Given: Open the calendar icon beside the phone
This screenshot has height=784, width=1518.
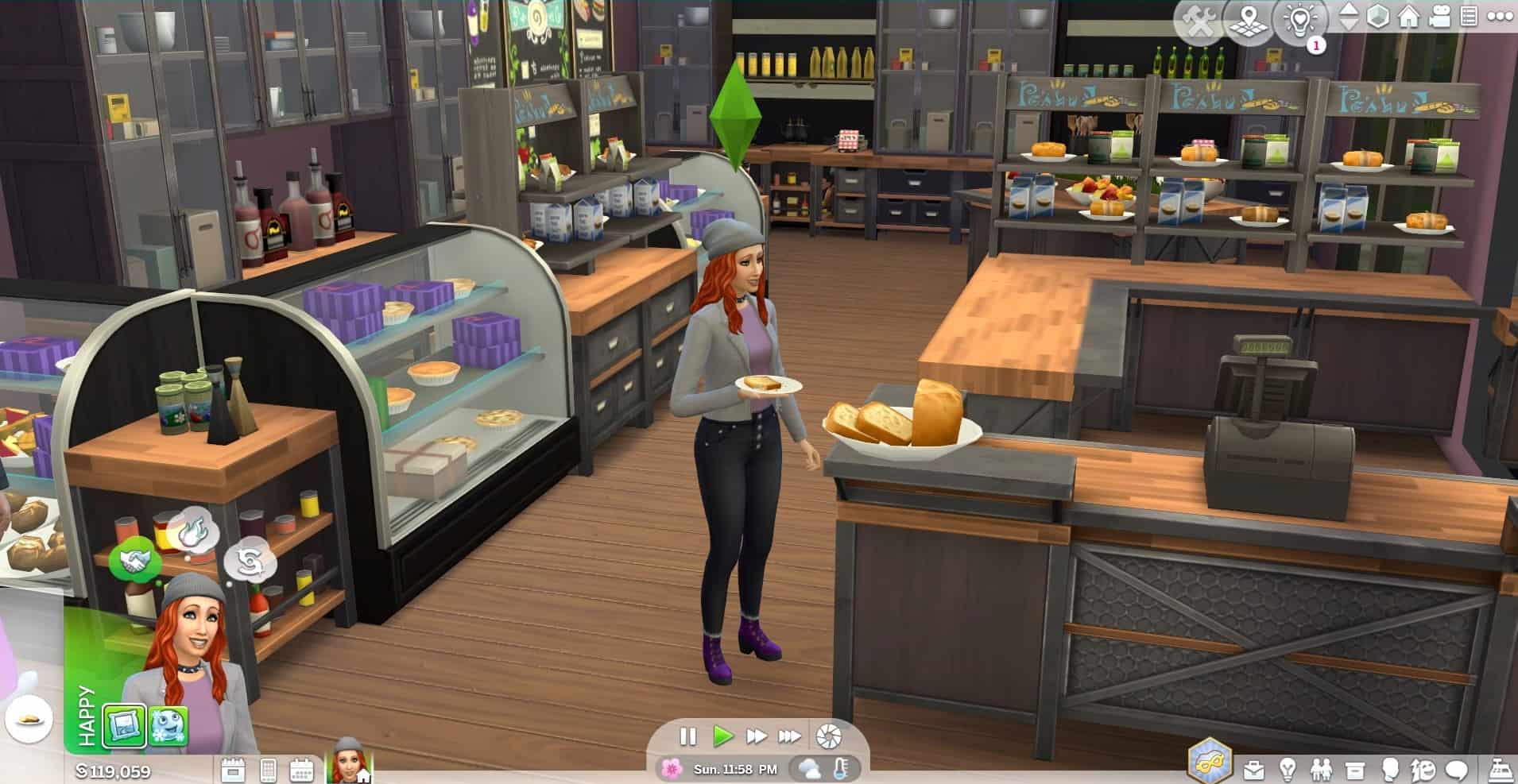Looking at the screenshot, I should 301,770.
